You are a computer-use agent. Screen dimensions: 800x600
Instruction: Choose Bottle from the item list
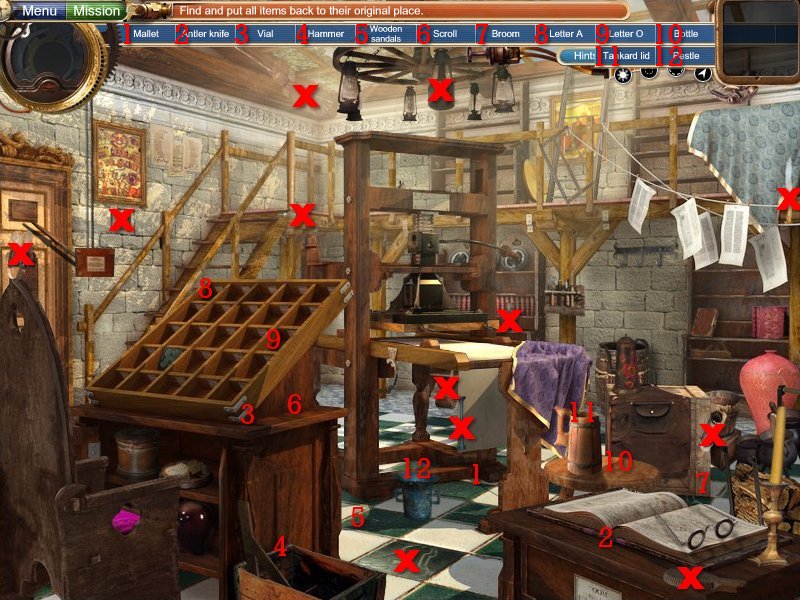point(687,34)
